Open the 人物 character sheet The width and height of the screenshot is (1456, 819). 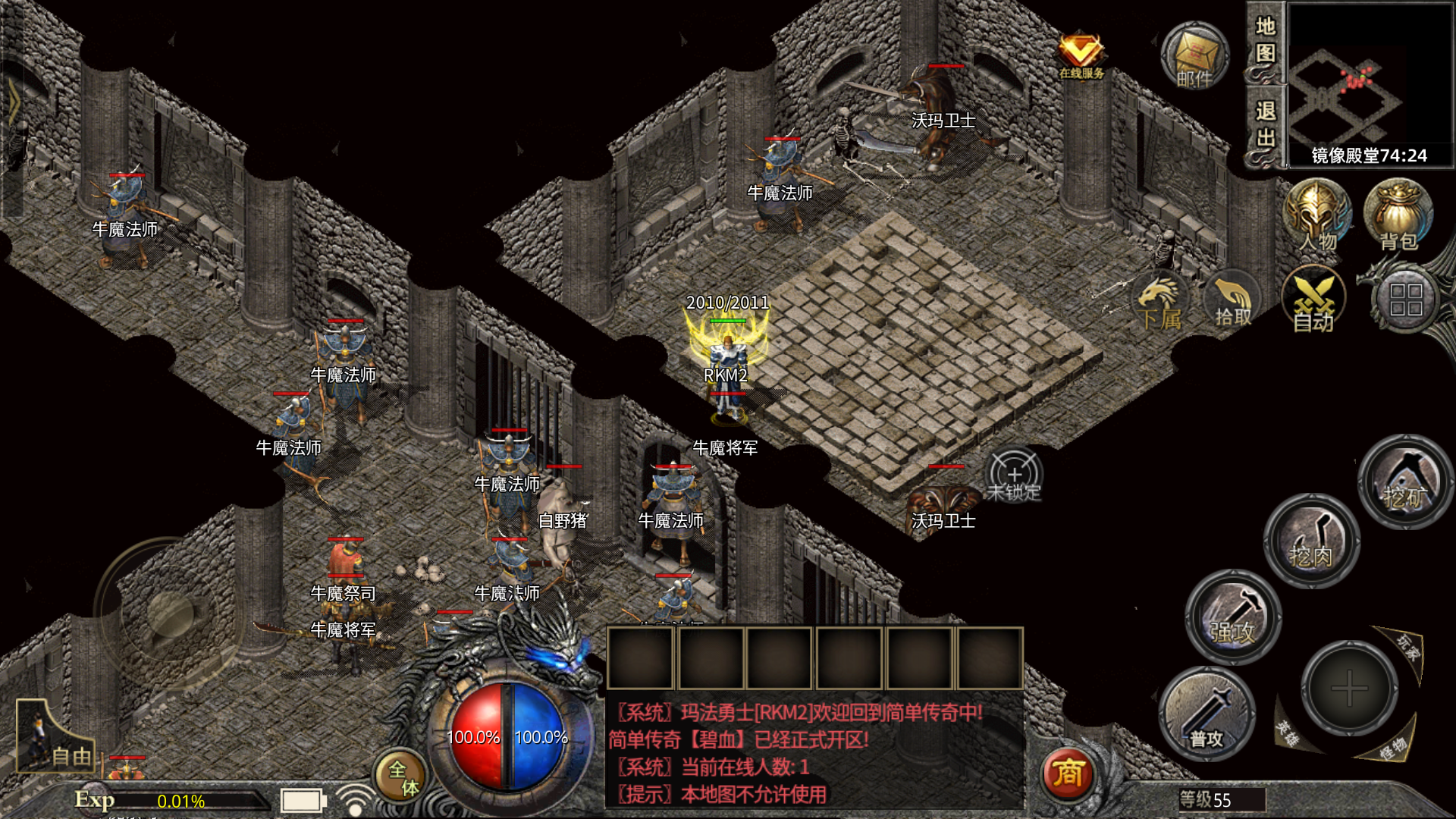click(x=1317, y=215)
